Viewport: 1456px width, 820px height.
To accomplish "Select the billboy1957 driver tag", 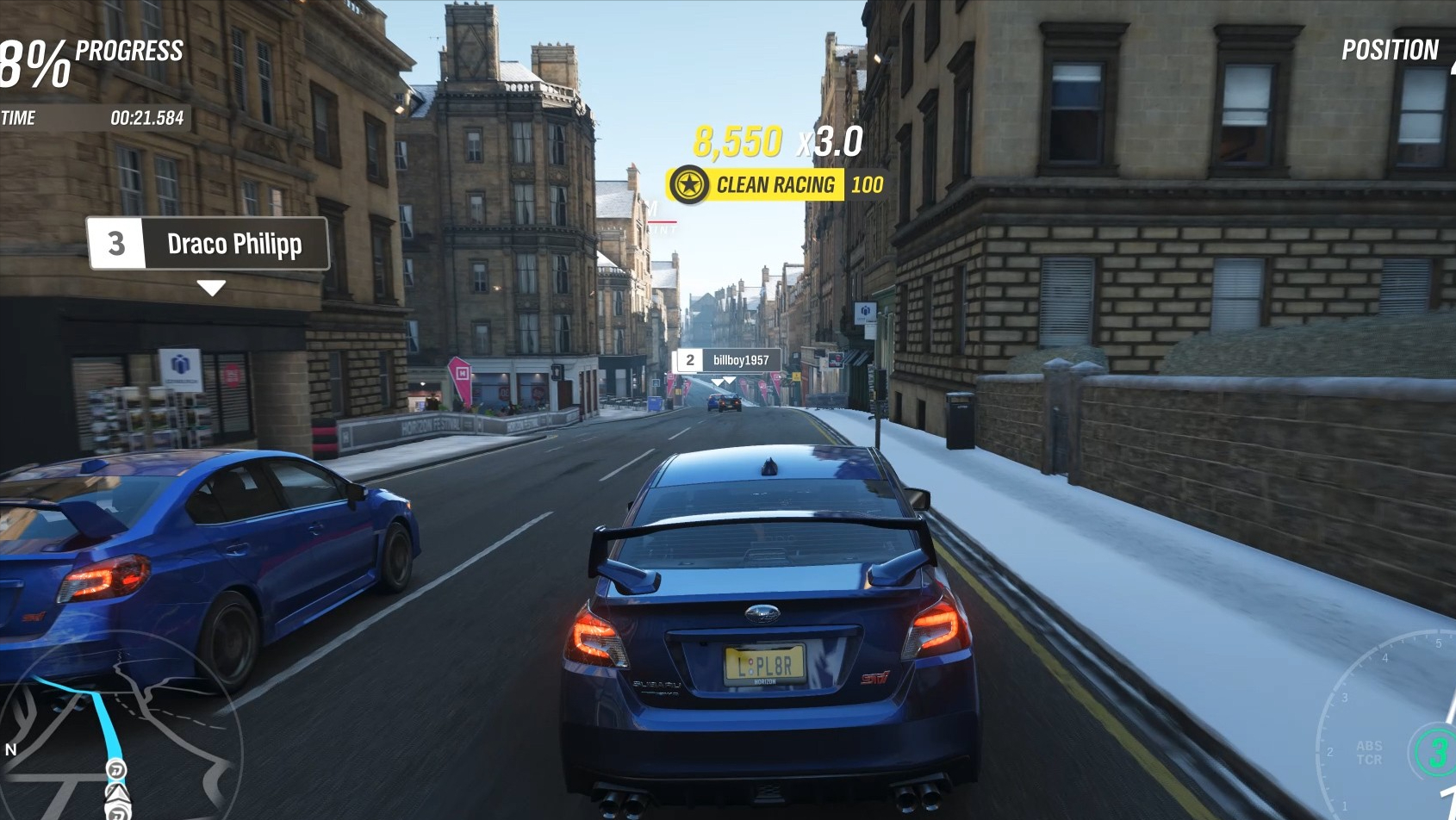I will 728,360.
